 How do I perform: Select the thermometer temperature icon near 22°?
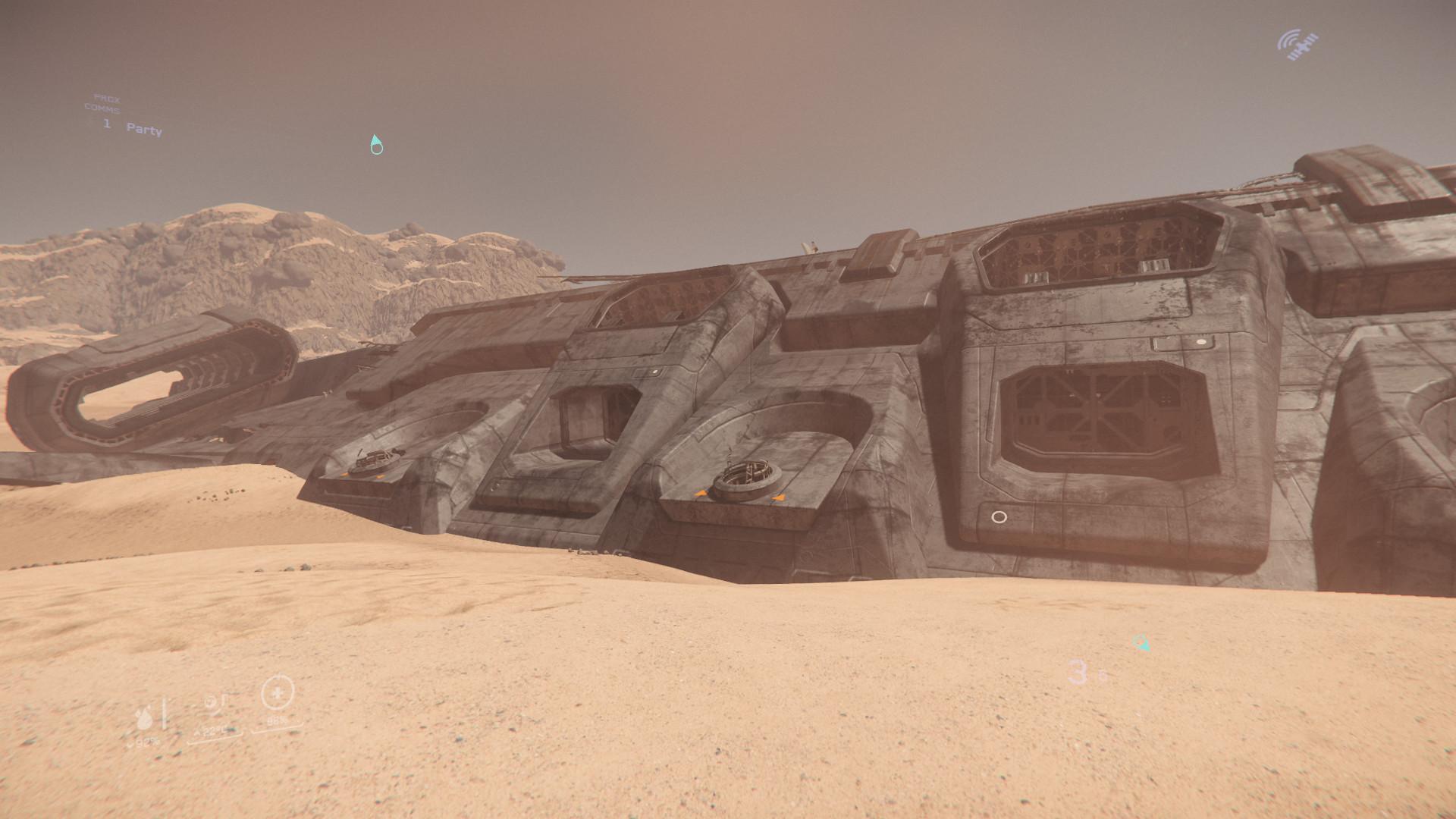pos(210,701)
